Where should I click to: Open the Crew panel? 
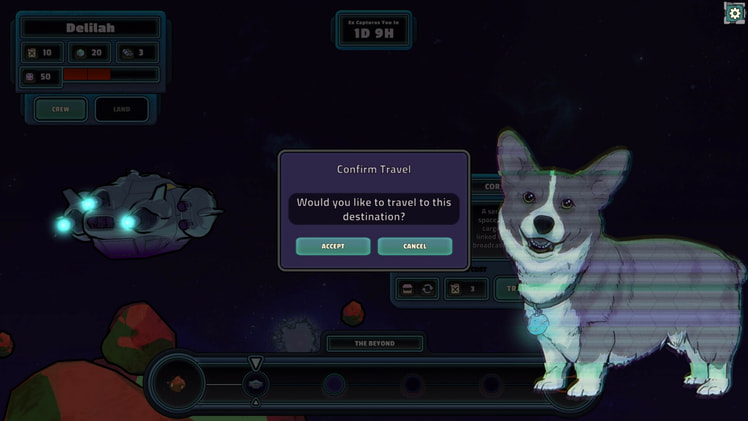tap(61, 109)
